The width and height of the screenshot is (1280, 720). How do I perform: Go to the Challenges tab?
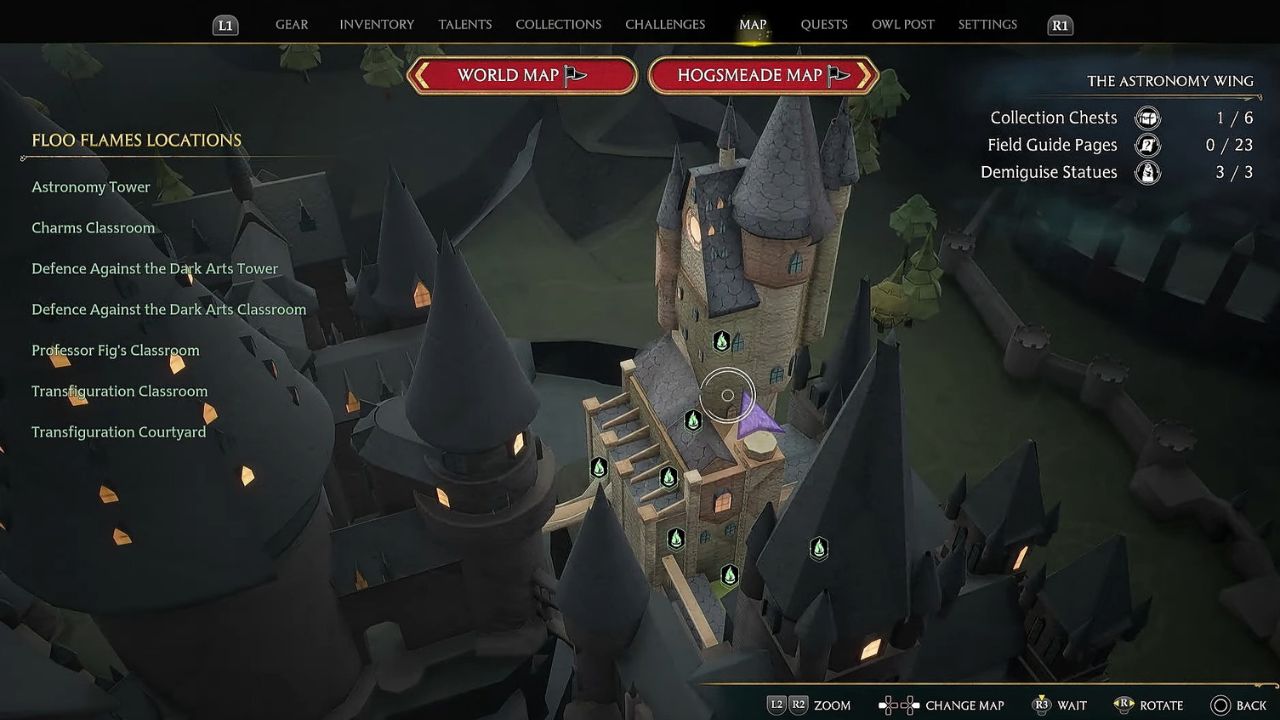coord(665,25)
